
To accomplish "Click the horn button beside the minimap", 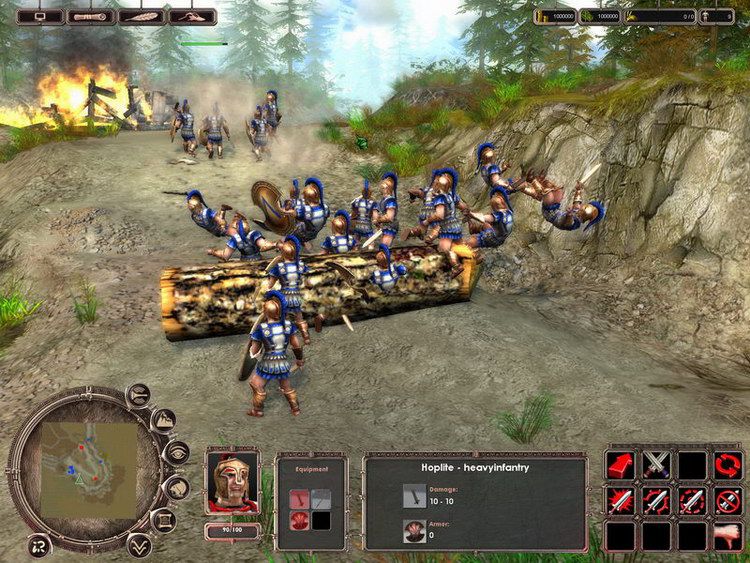I will (140, 395).
